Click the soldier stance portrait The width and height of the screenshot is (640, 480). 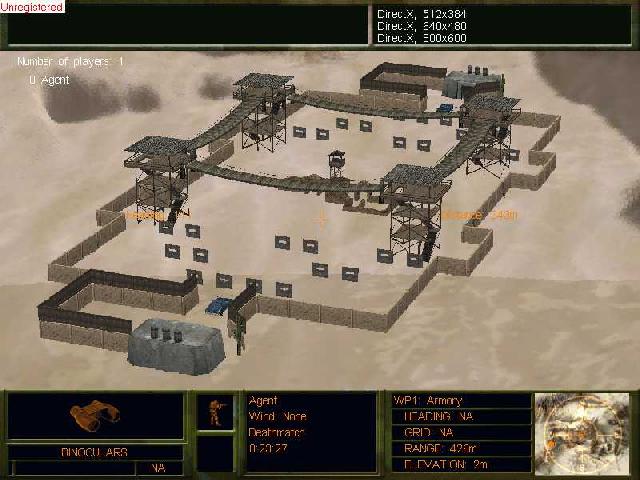214,413
